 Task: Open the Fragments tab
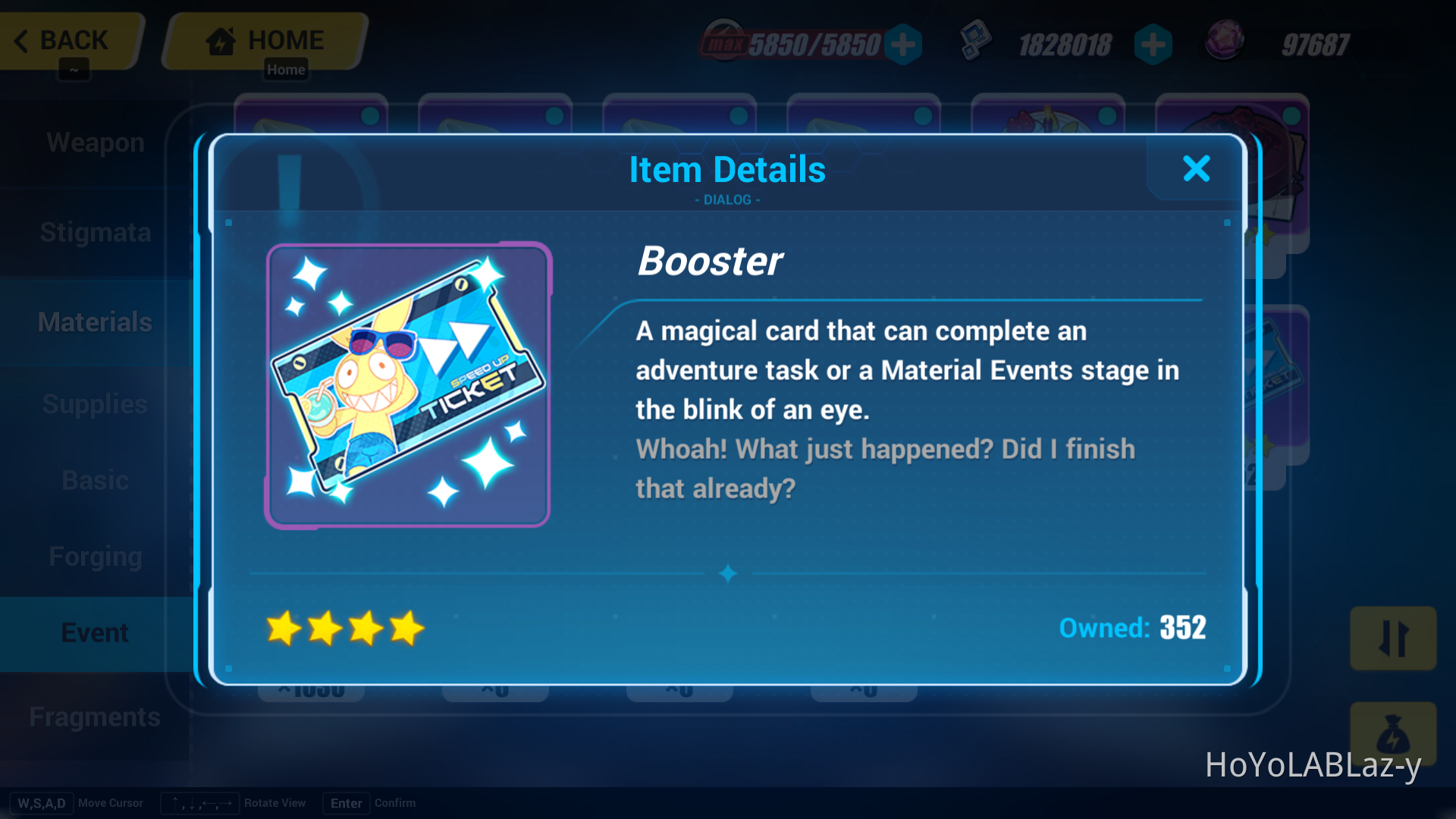coord(95,716)
